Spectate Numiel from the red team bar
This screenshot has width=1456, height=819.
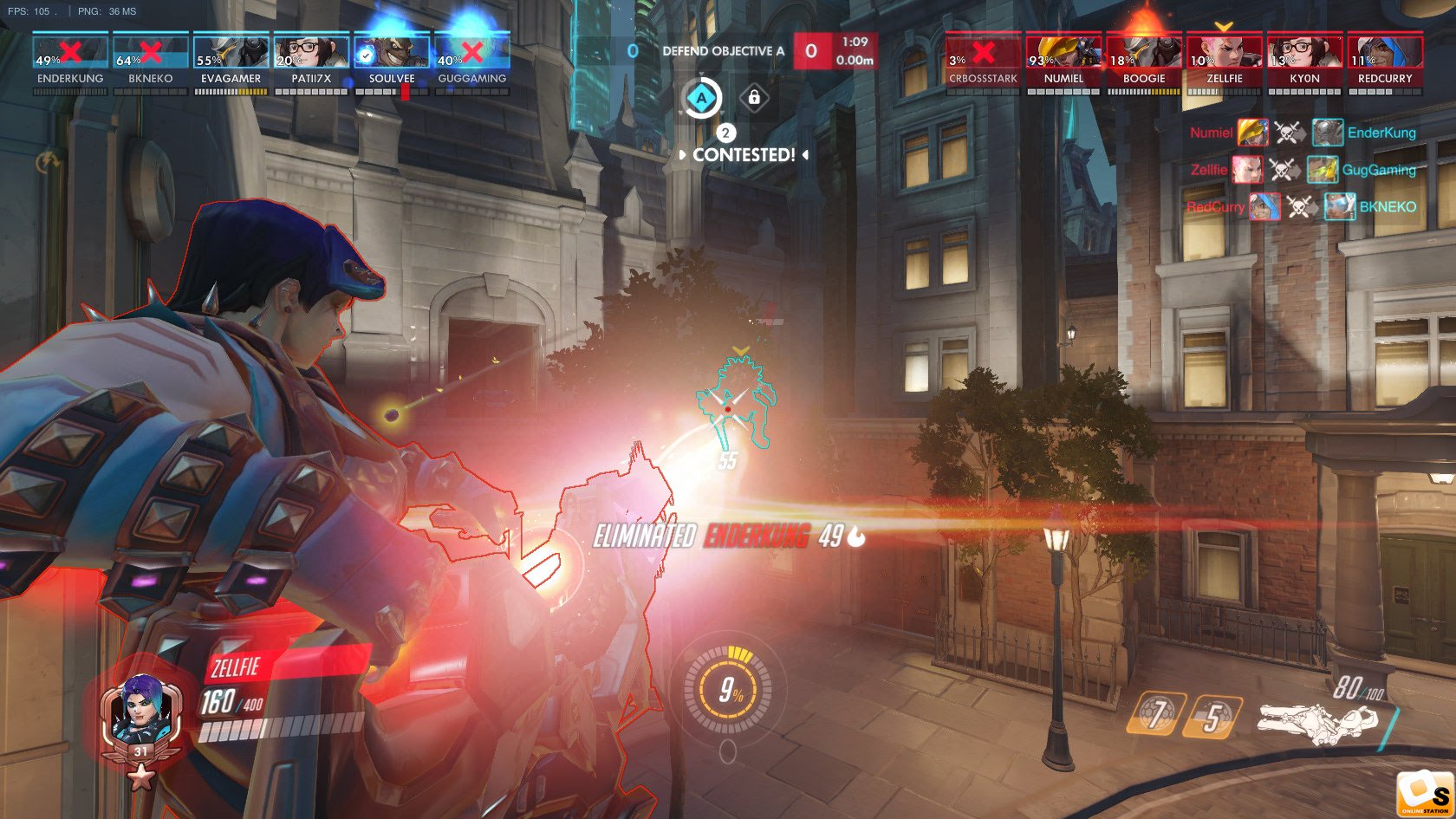1063,52
